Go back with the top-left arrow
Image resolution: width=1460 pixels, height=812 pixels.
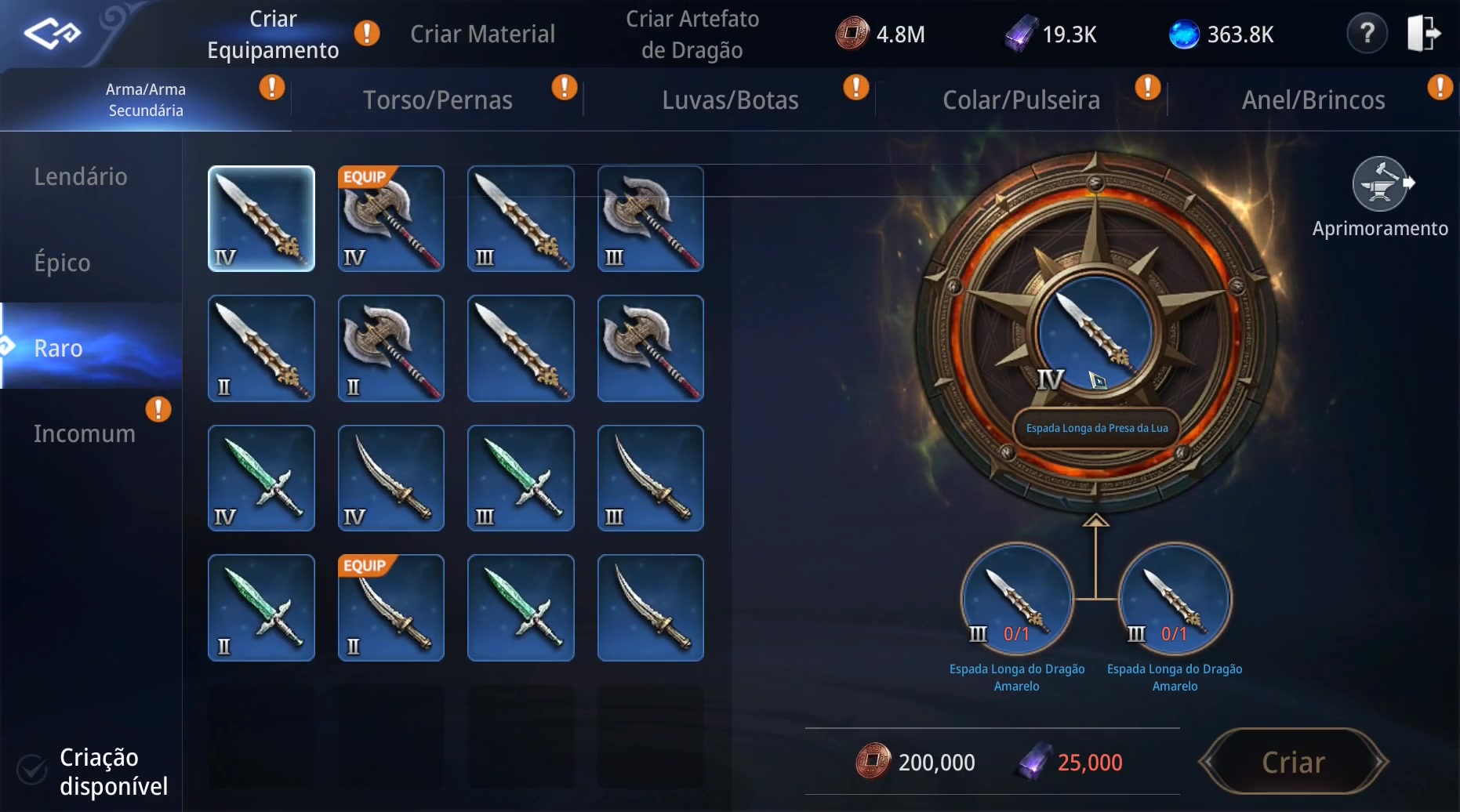(52, 34)
